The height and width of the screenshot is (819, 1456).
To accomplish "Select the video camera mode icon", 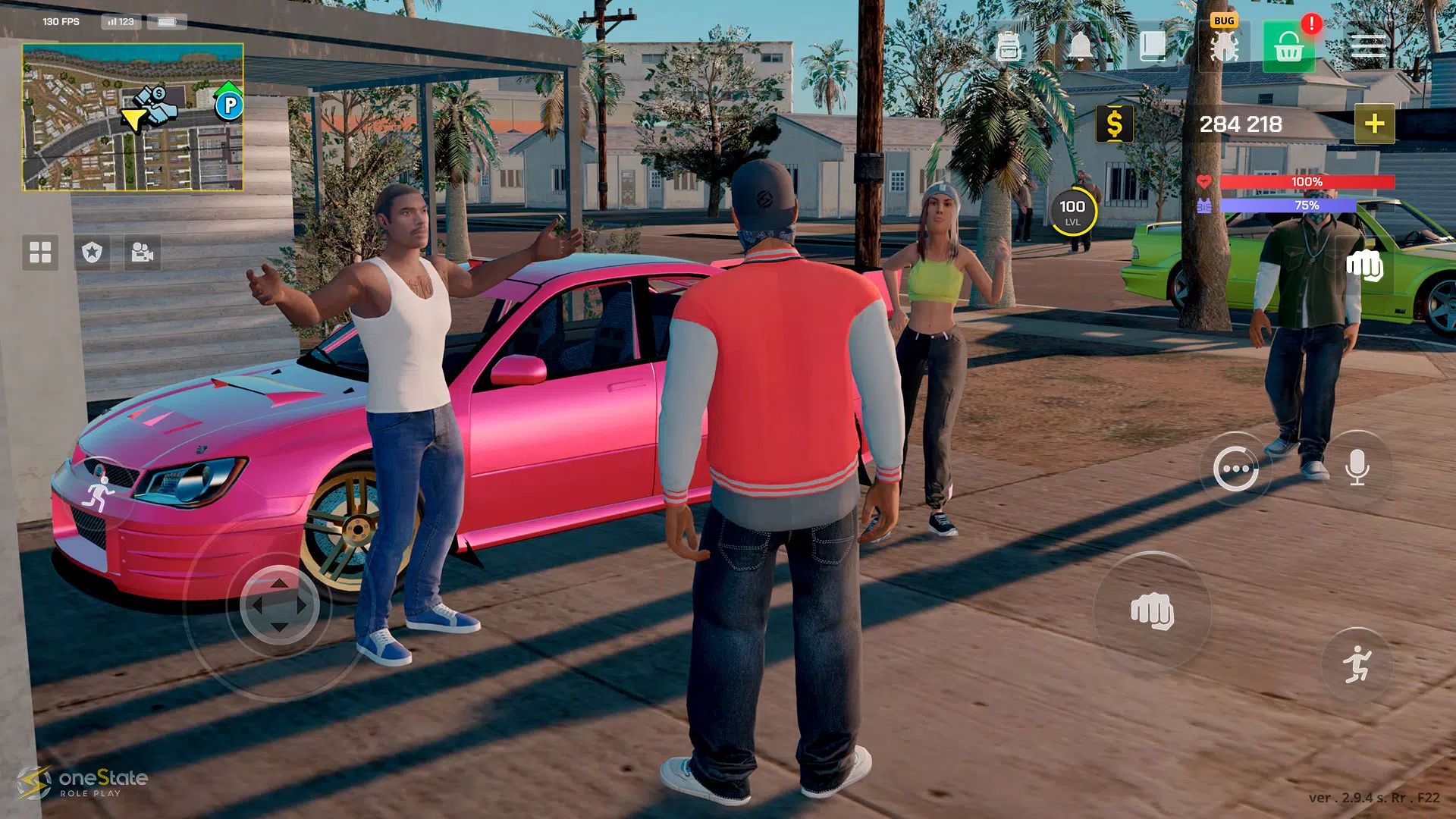I will [144, 253].
